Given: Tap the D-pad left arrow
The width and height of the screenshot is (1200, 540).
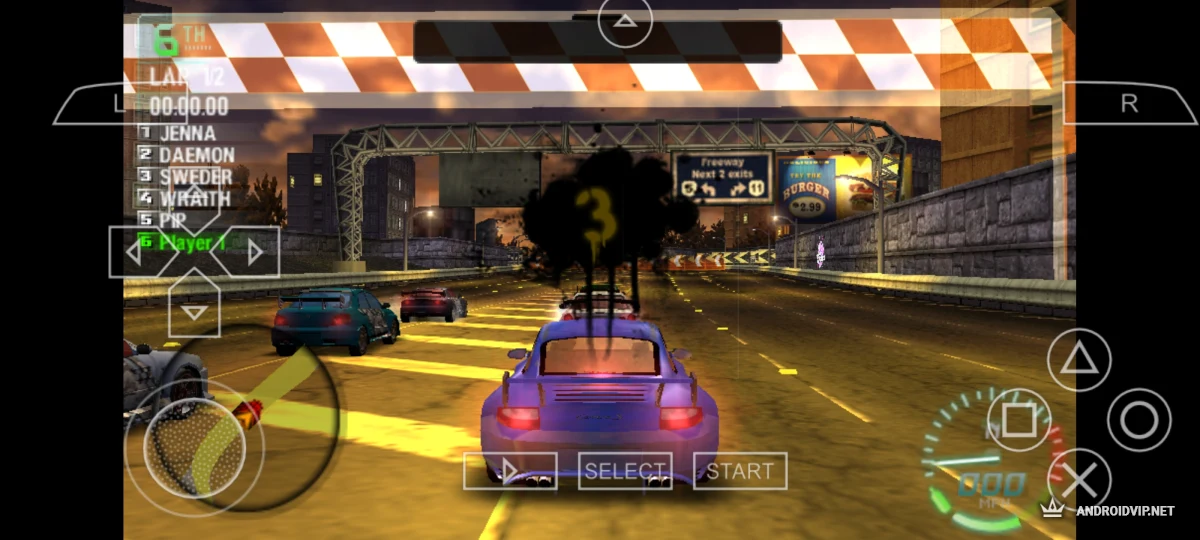Looking at the screenshot, I should point(135,252).
